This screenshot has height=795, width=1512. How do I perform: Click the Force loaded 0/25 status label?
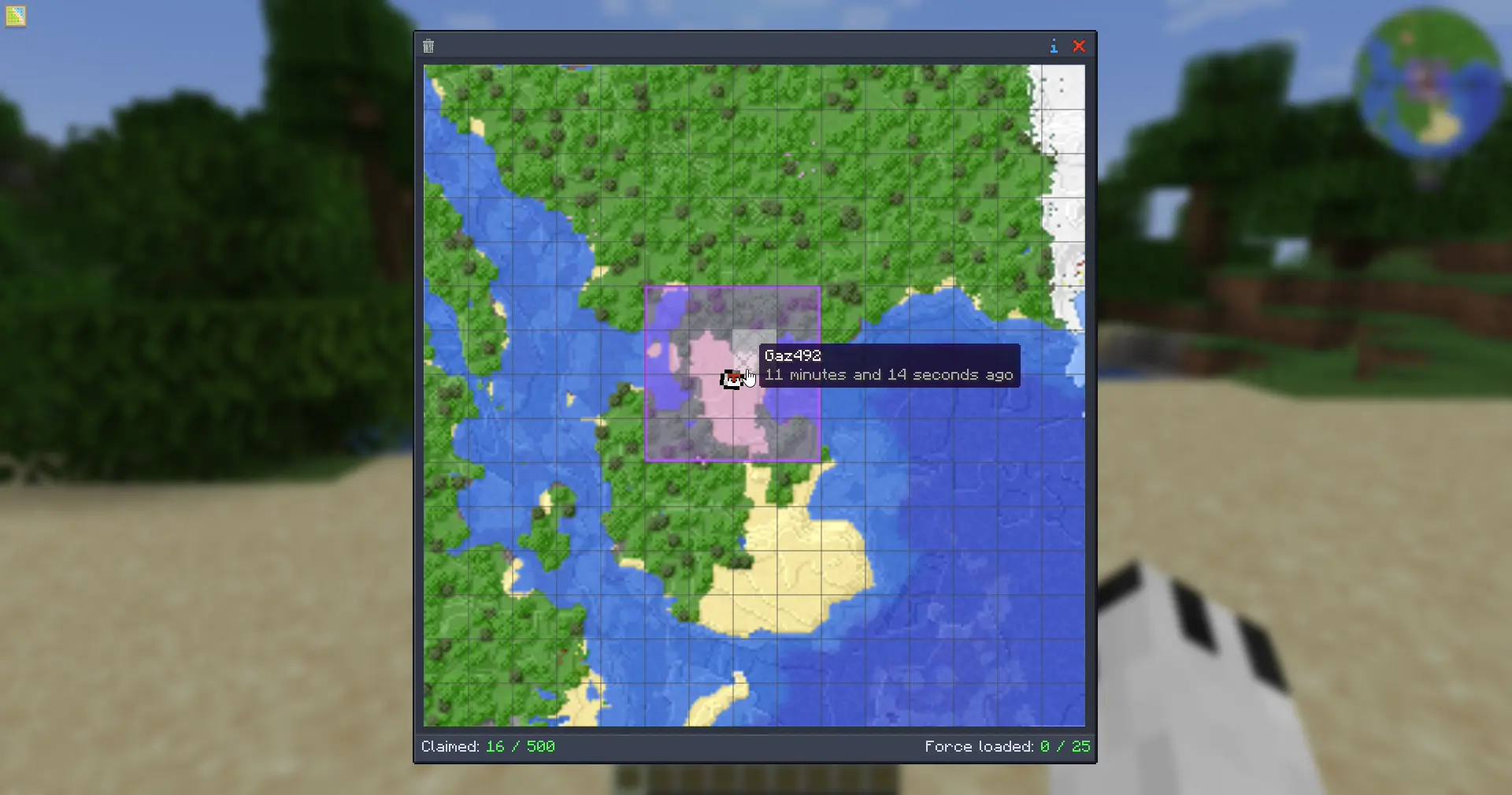pos(979,746)
